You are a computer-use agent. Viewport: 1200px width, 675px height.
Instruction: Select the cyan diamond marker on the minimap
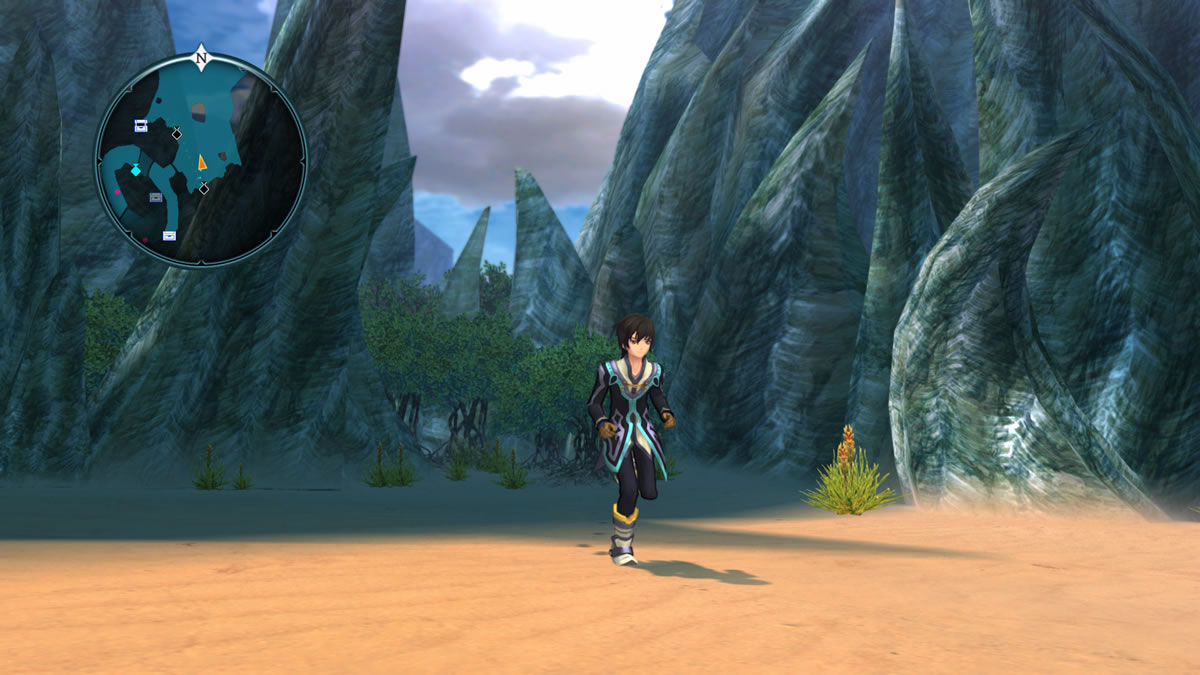coord(136,170)
